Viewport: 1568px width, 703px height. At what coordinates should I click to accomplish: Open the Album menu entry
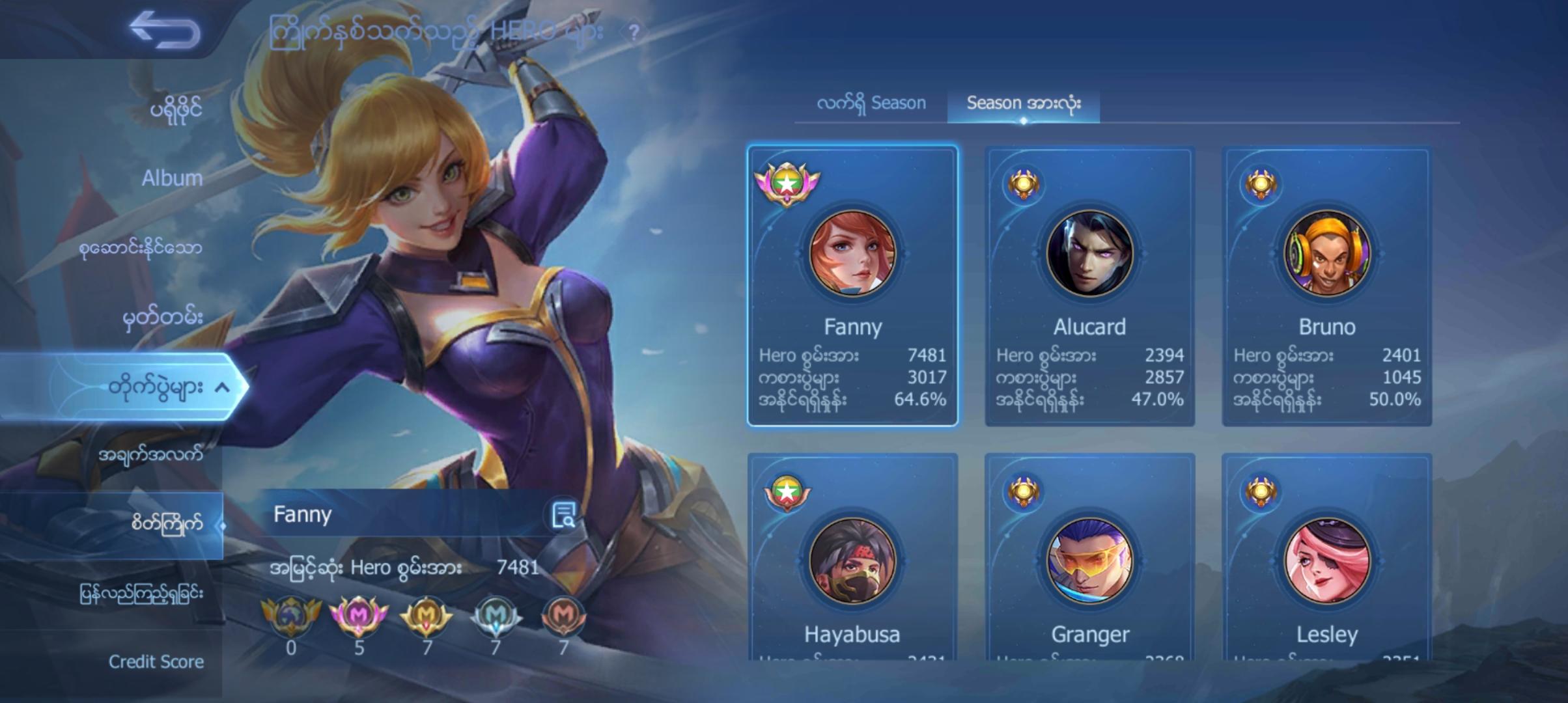(172, 178)
